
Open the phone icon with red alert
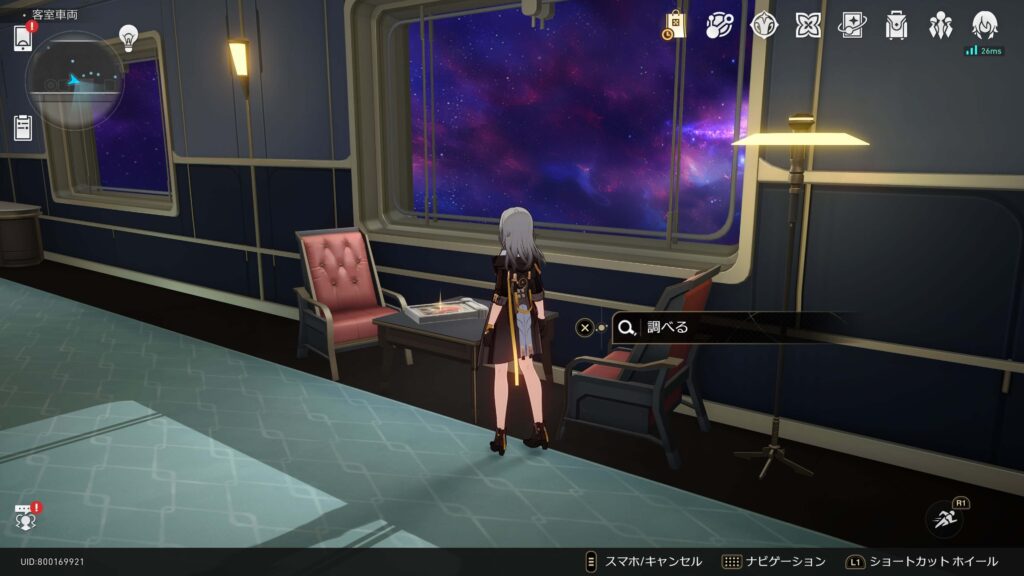23,39
